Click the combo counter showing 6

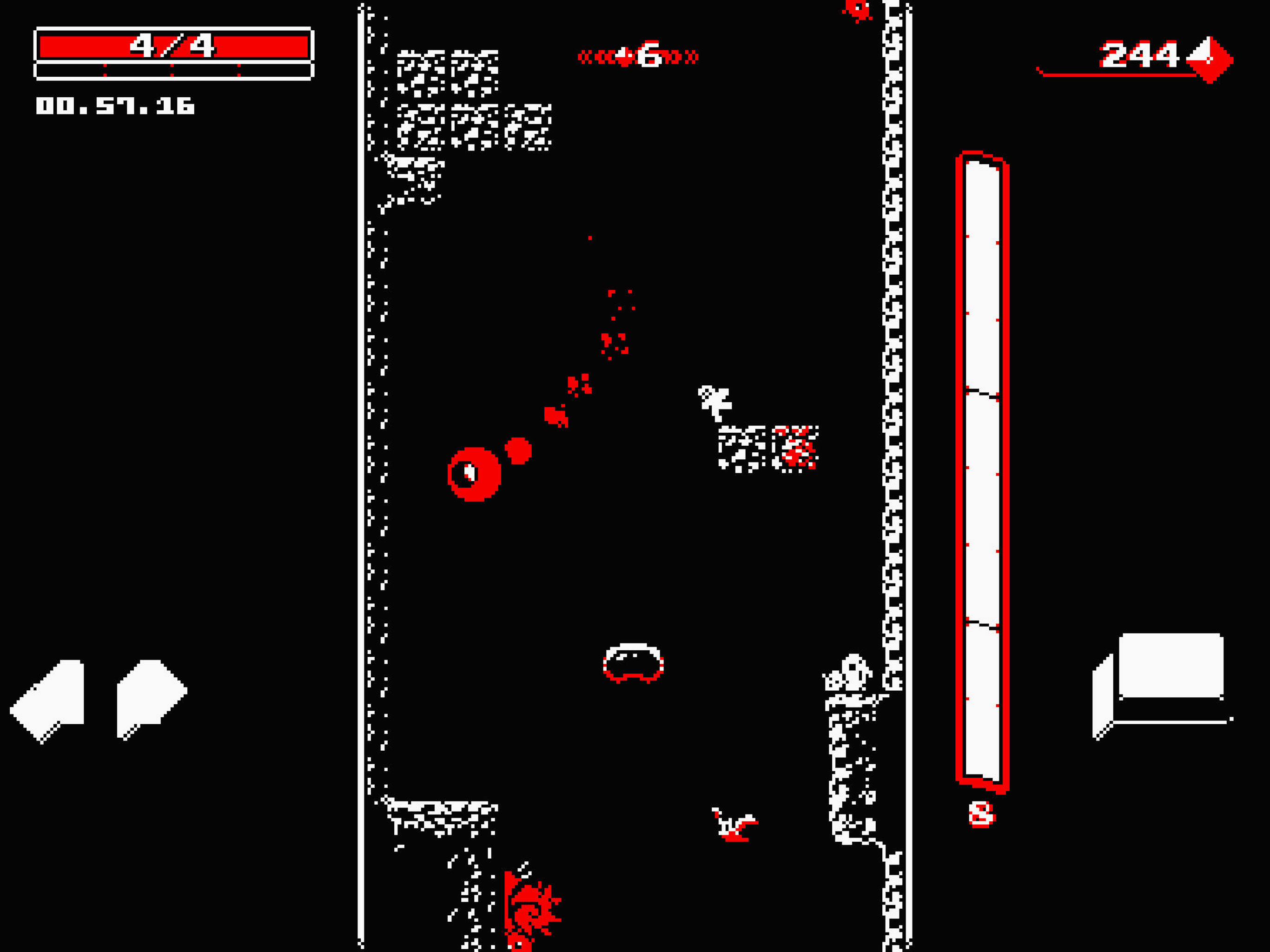click(x=649, y=54)
